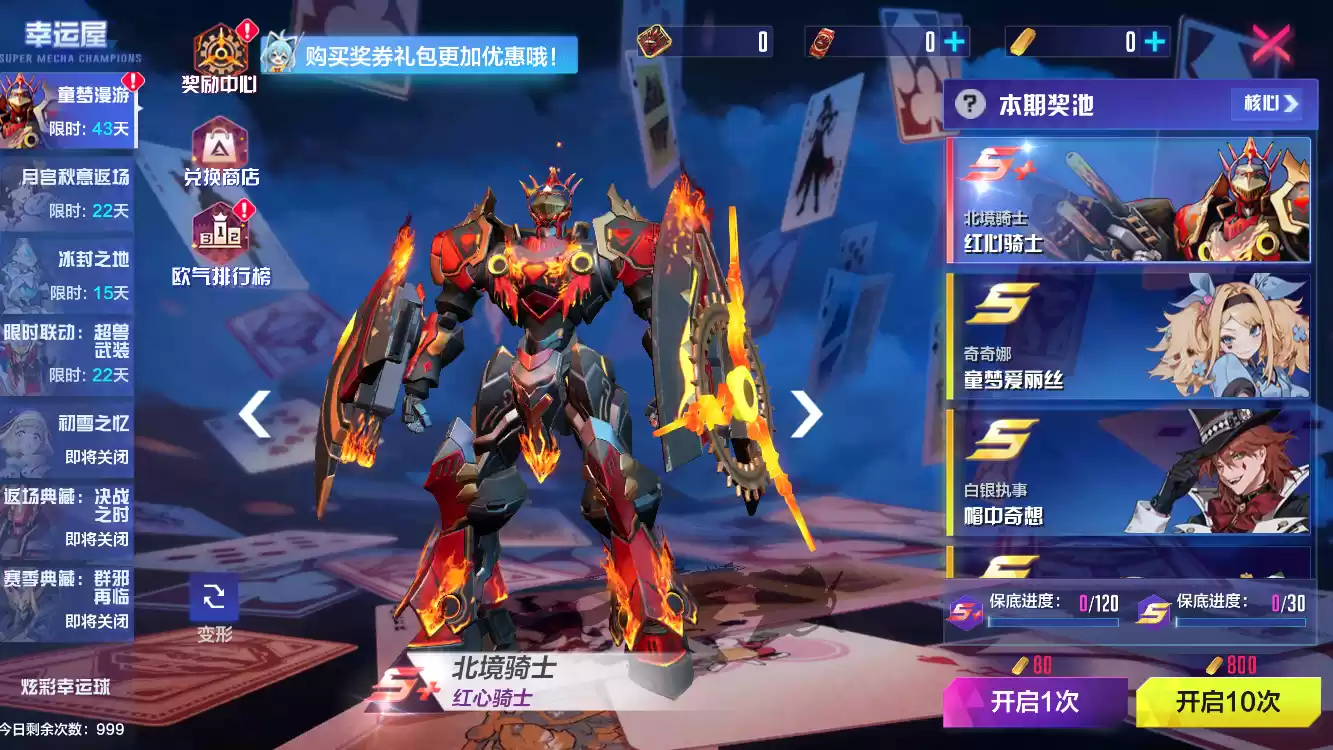The width and height of the screenshot is (1333, 750).
Task: Draw ten times with 开启10次
Action: tap(1228, 701)
